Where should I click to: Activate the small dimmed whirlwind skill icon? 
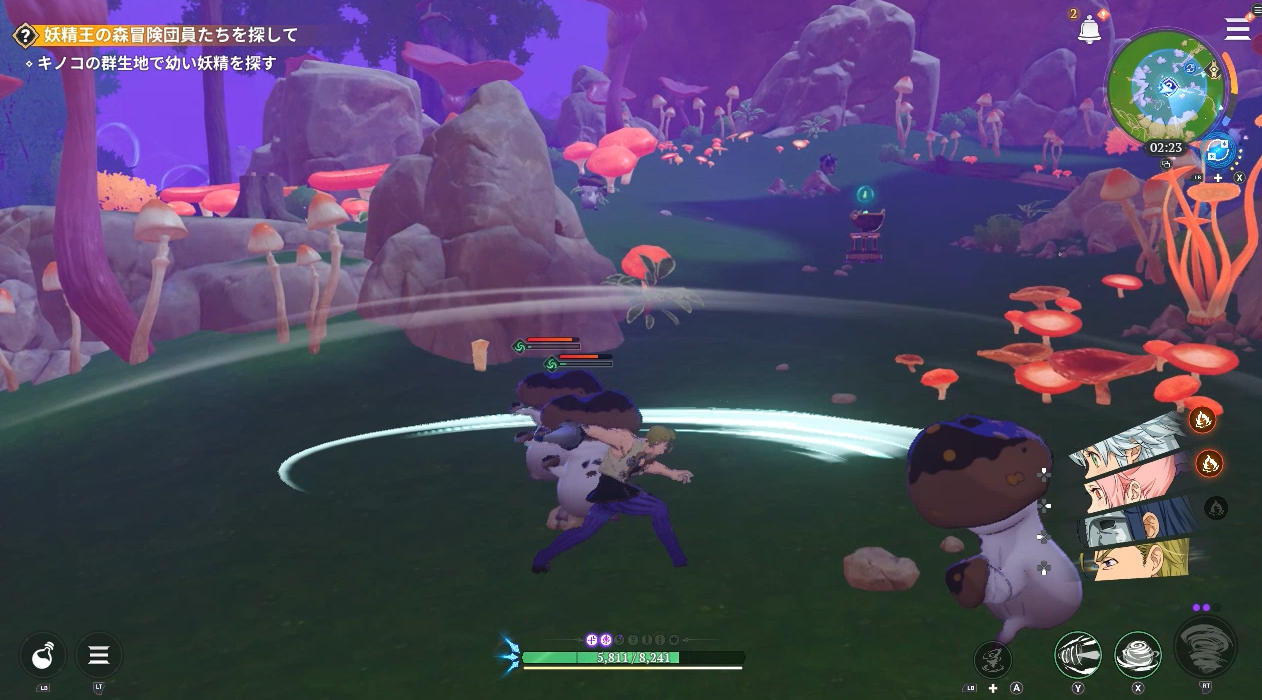993,658
